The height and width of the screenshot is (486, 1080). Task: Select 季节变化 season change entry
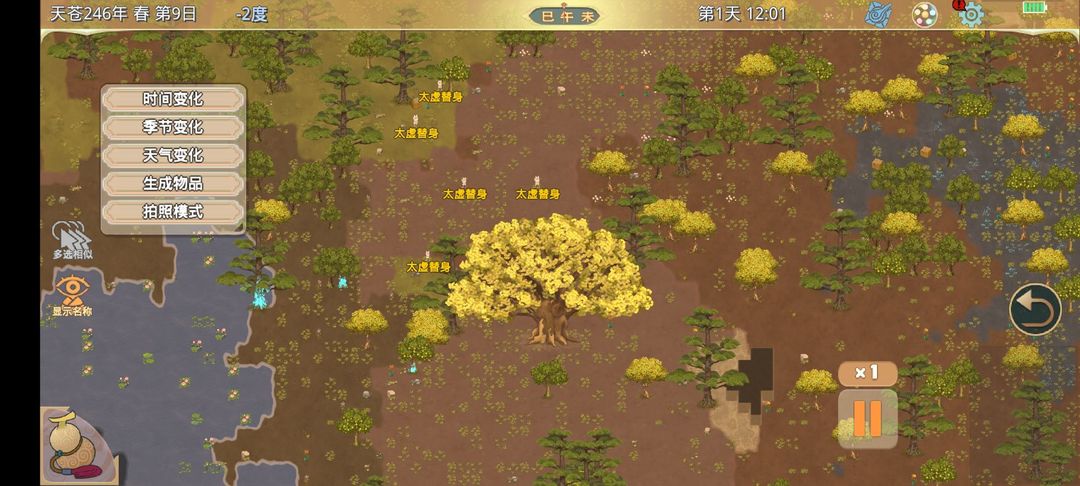click(x=173, y=127)
